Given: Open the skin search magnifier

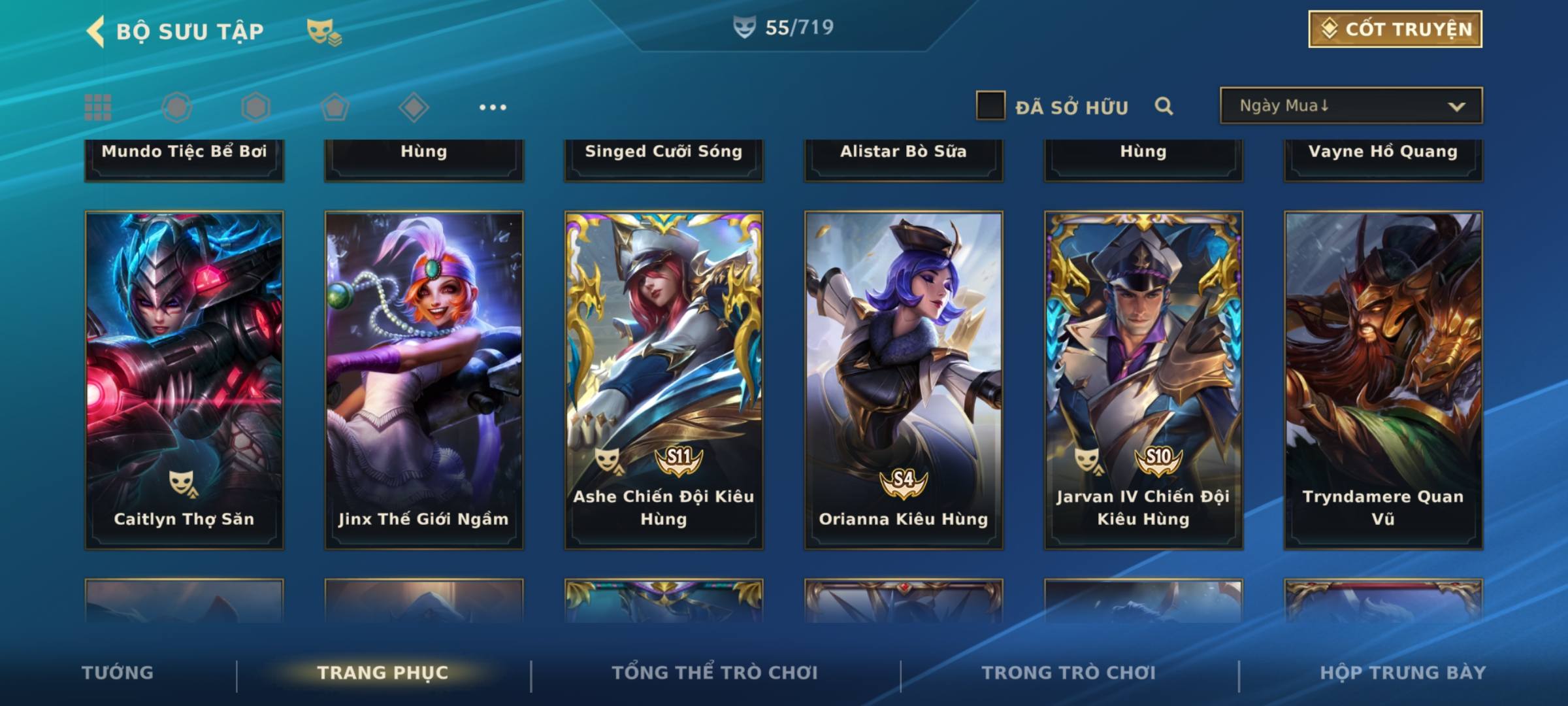Looking at the screenshot, I should pos(1164,106).
